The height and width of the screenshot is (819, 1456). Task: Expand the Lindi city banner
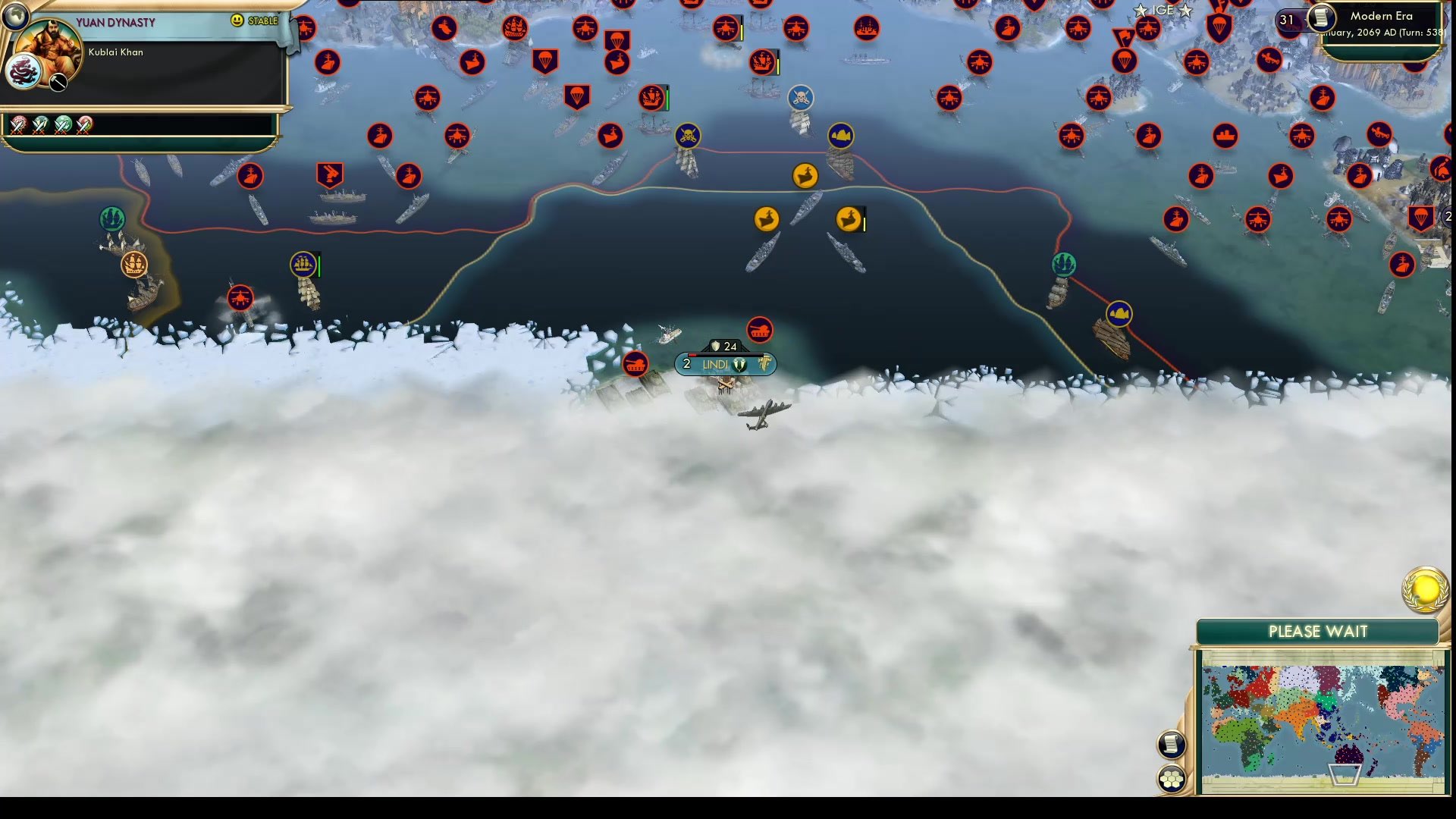(724, 364)
